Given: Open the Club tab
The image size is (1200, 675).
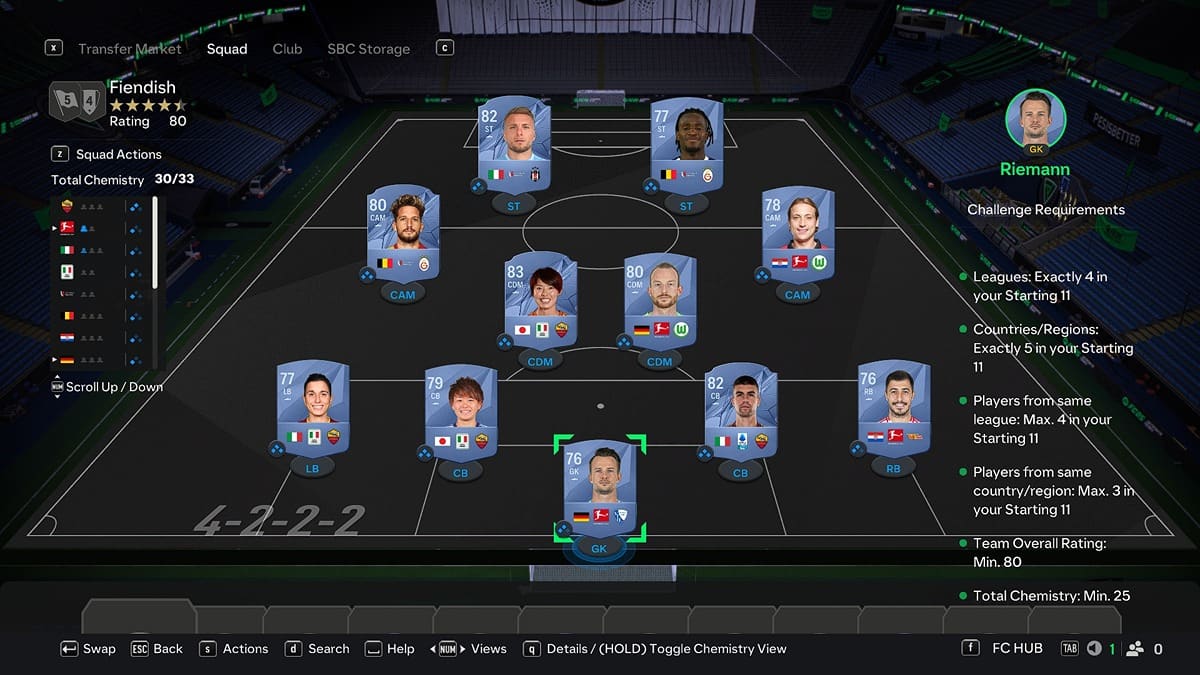Looking at the screenshot, I should 287,49.
